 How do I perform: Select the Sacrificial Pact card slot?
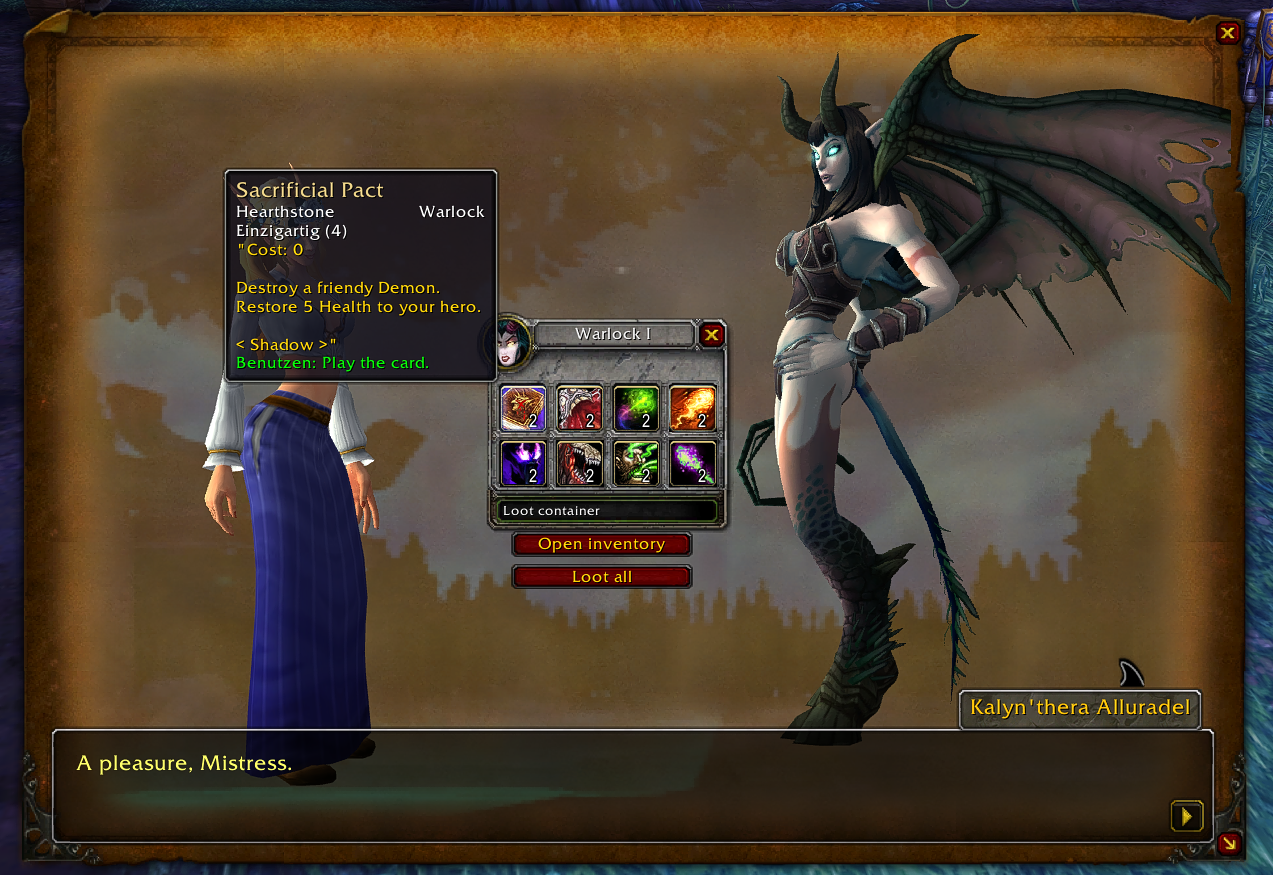point(522,408)
